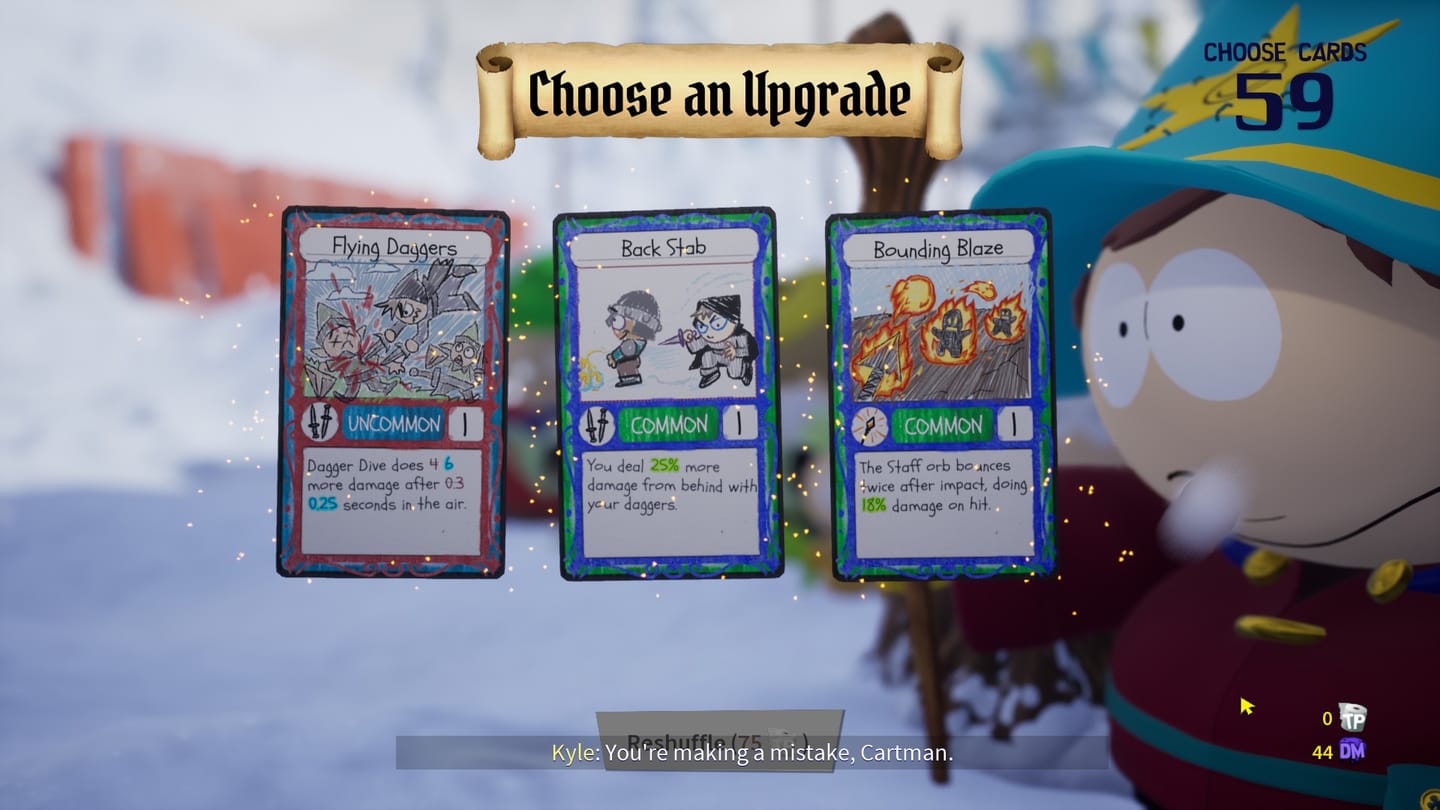The width and height of the screenshot is (1440, 810).
Task: Select the Flying Daggers upgrade card
Action: pos(394,390)
